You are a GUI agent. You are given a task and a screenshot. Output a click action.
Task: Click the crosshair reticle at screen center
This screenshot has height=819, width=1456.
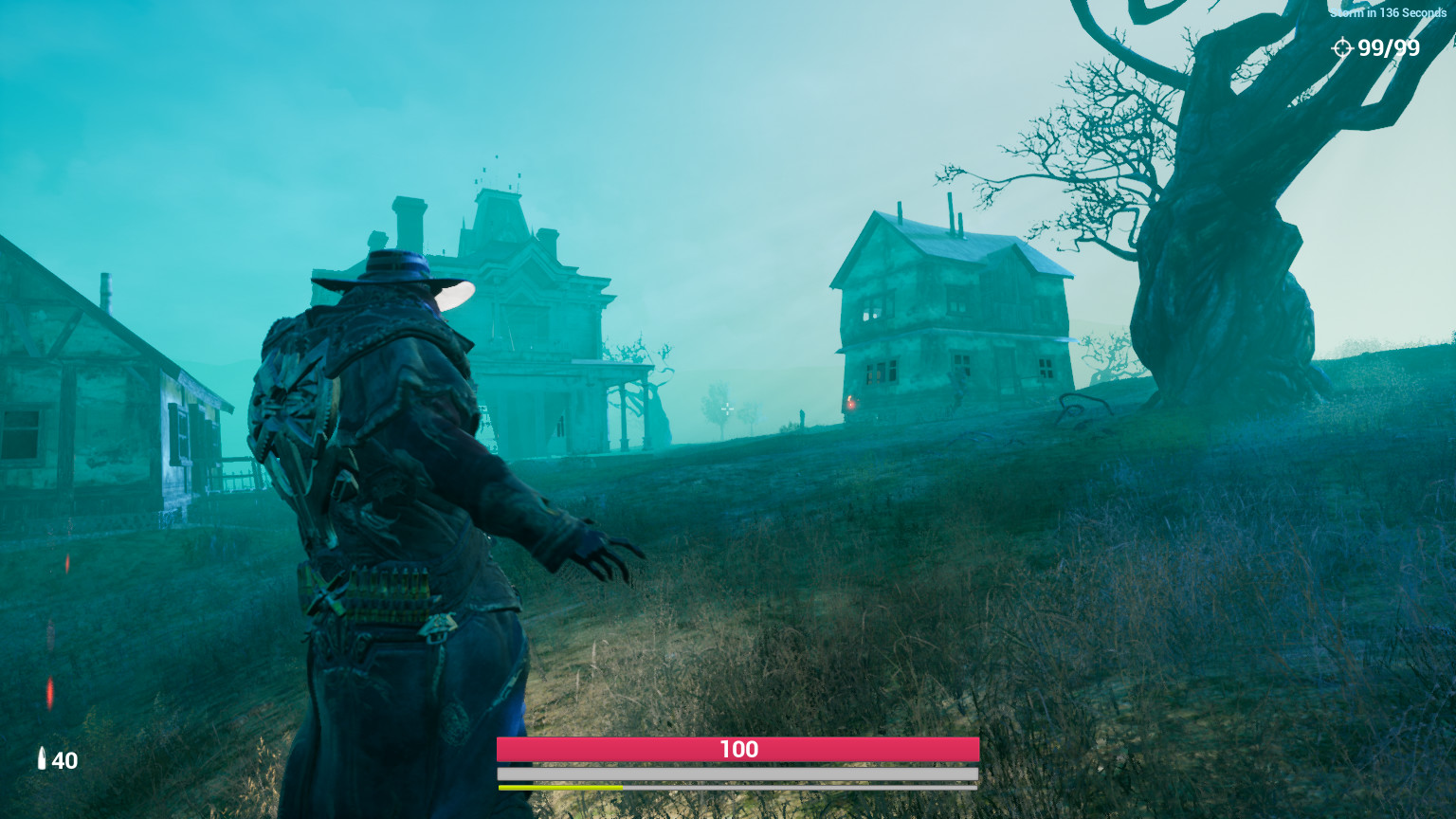click(726, 409)
